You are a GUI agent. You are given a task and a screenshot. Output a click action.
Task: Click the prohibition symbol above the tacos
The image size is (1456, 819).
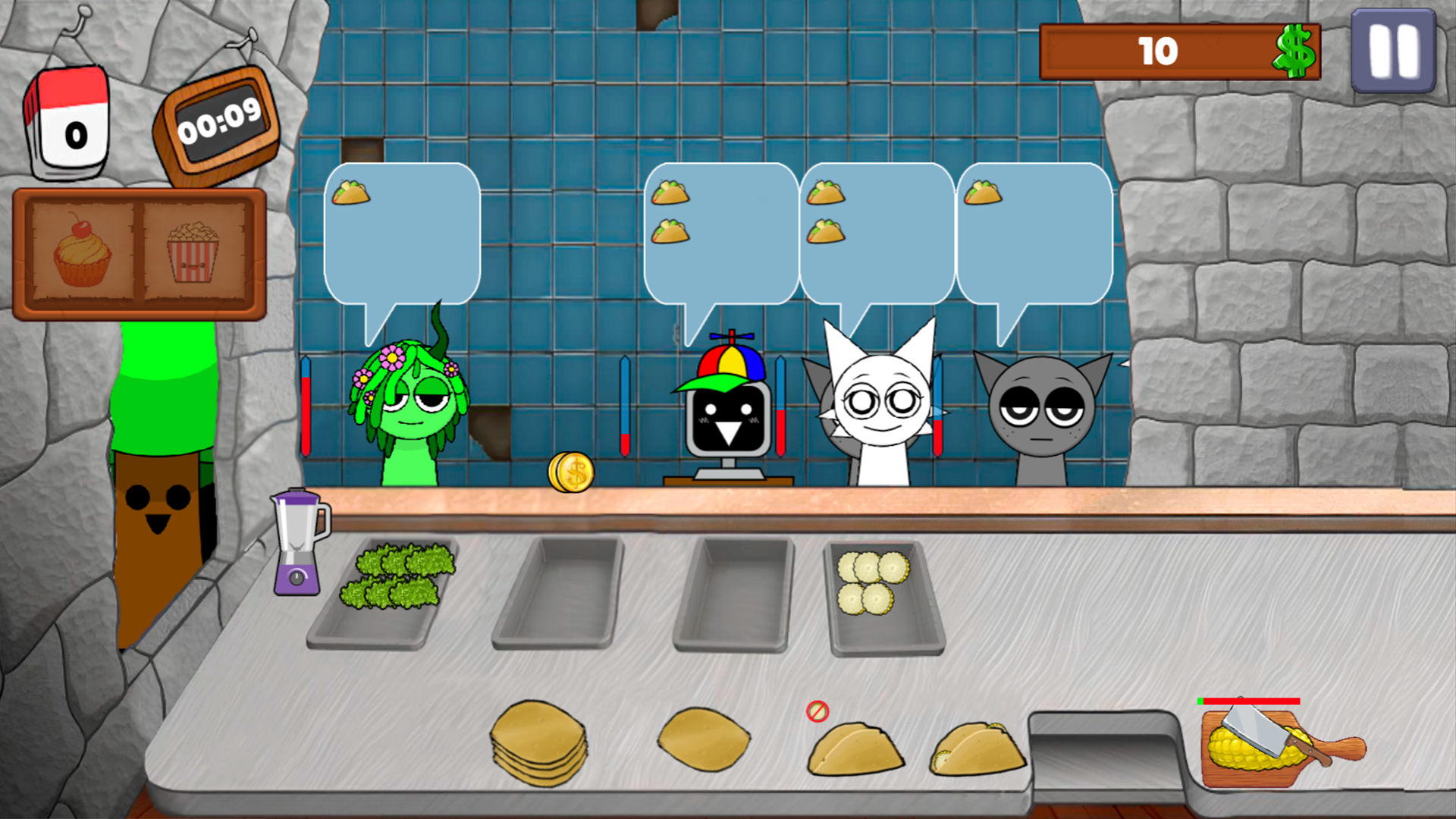[816, 711]
